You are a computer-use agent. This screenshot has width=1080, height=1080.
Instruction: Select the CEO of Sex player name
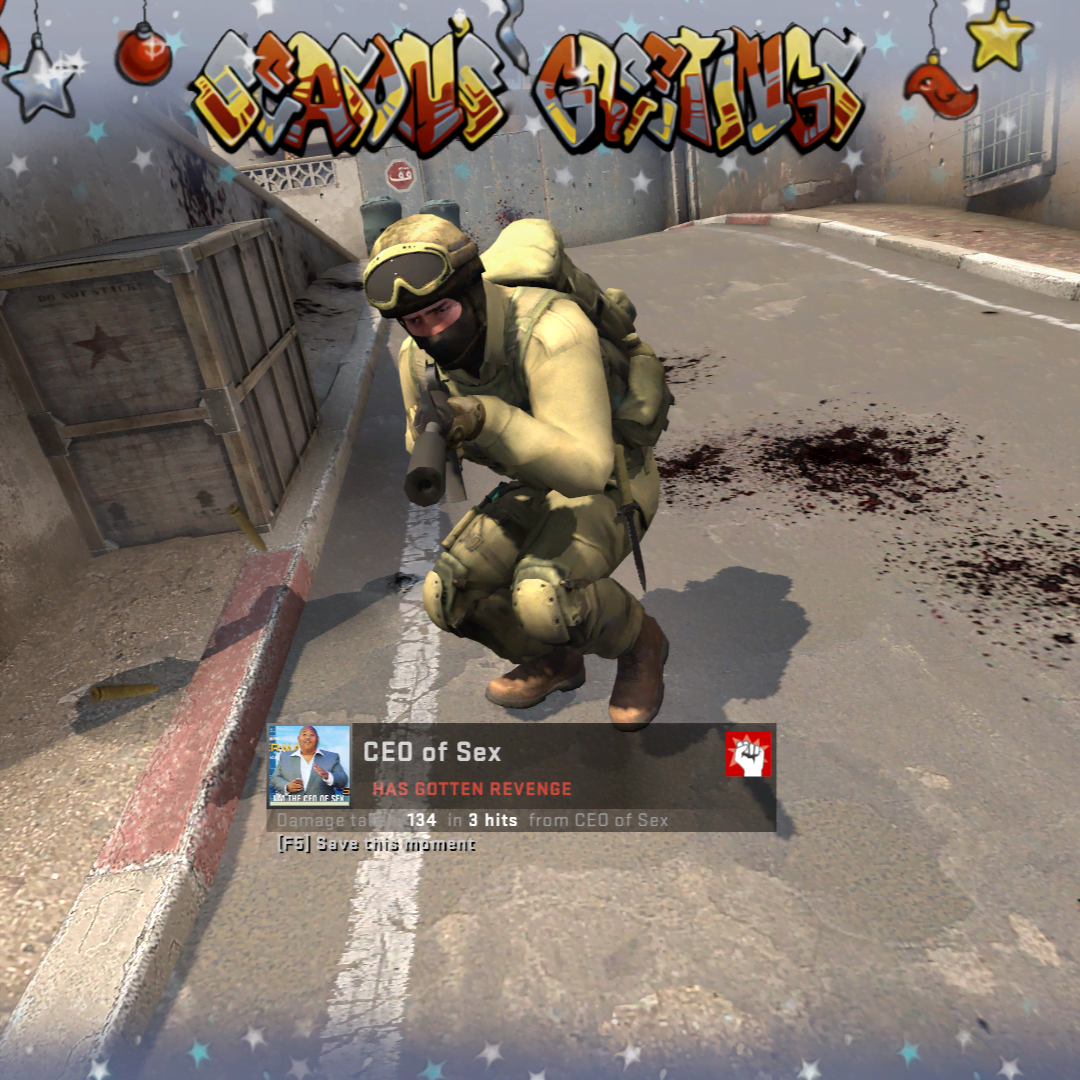432,752
